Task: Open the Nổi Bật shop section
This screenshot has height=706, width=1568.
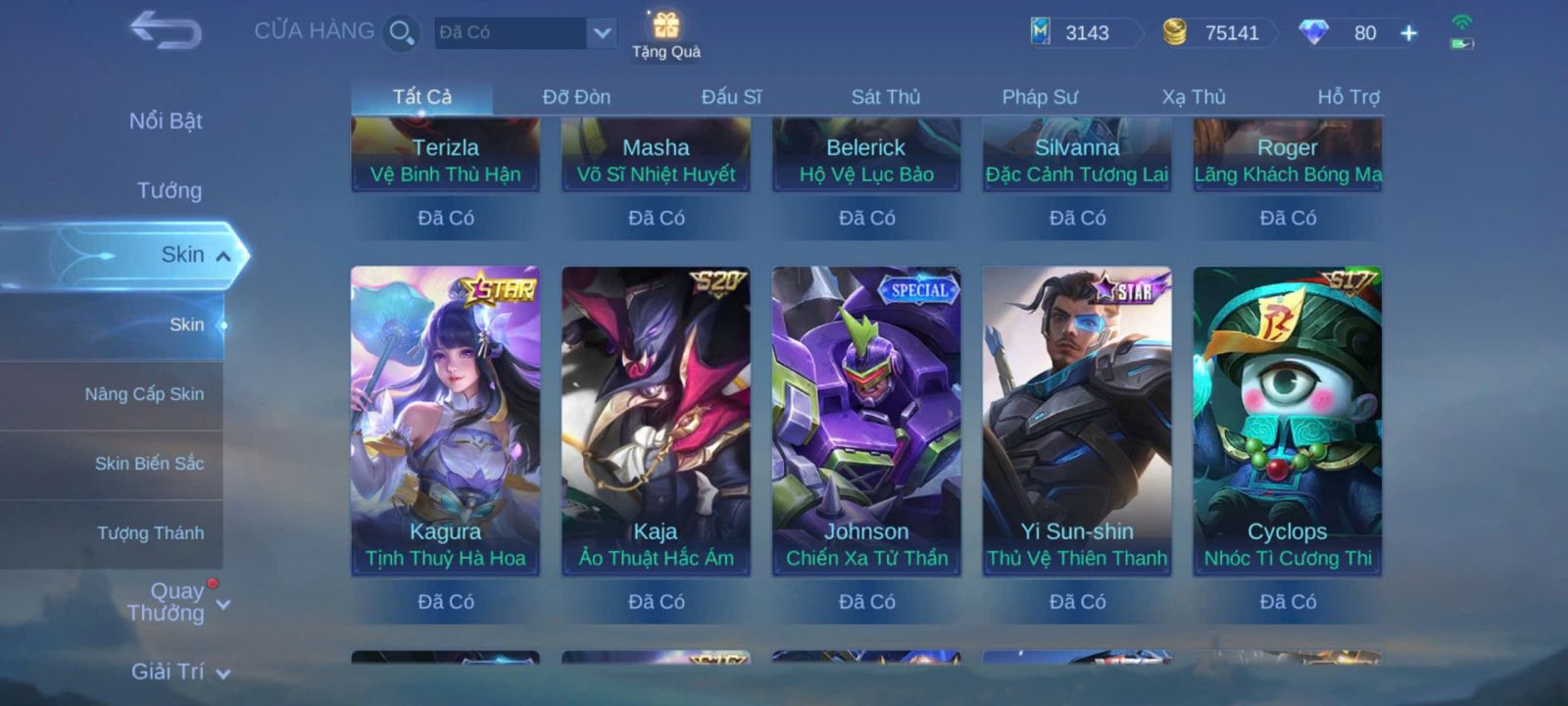Action: coord(166,121)
